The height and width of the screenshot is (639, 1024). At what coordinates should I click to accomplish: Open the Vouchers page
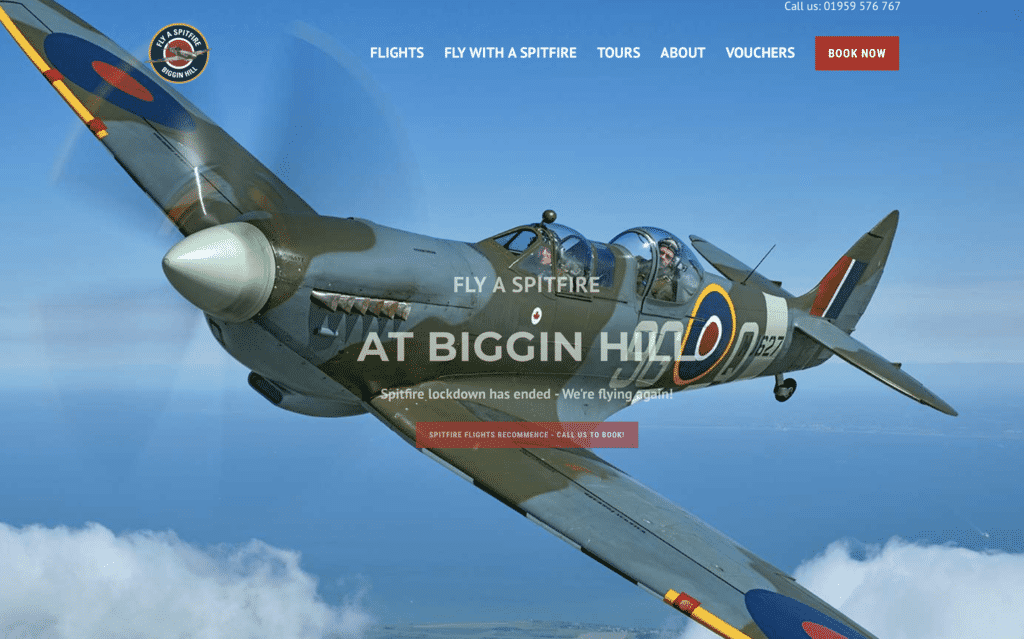click(760, 53)
